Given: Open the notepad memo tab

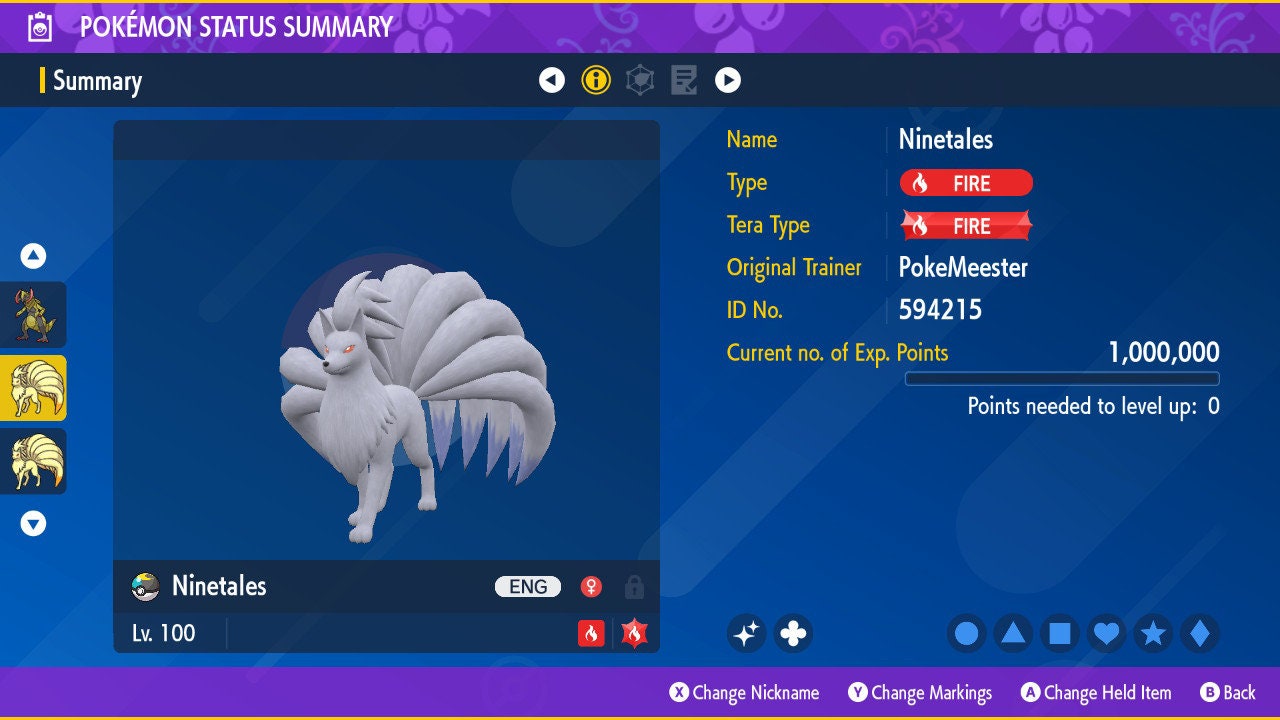Looking at the screenshot, I should tap(684, 80).
